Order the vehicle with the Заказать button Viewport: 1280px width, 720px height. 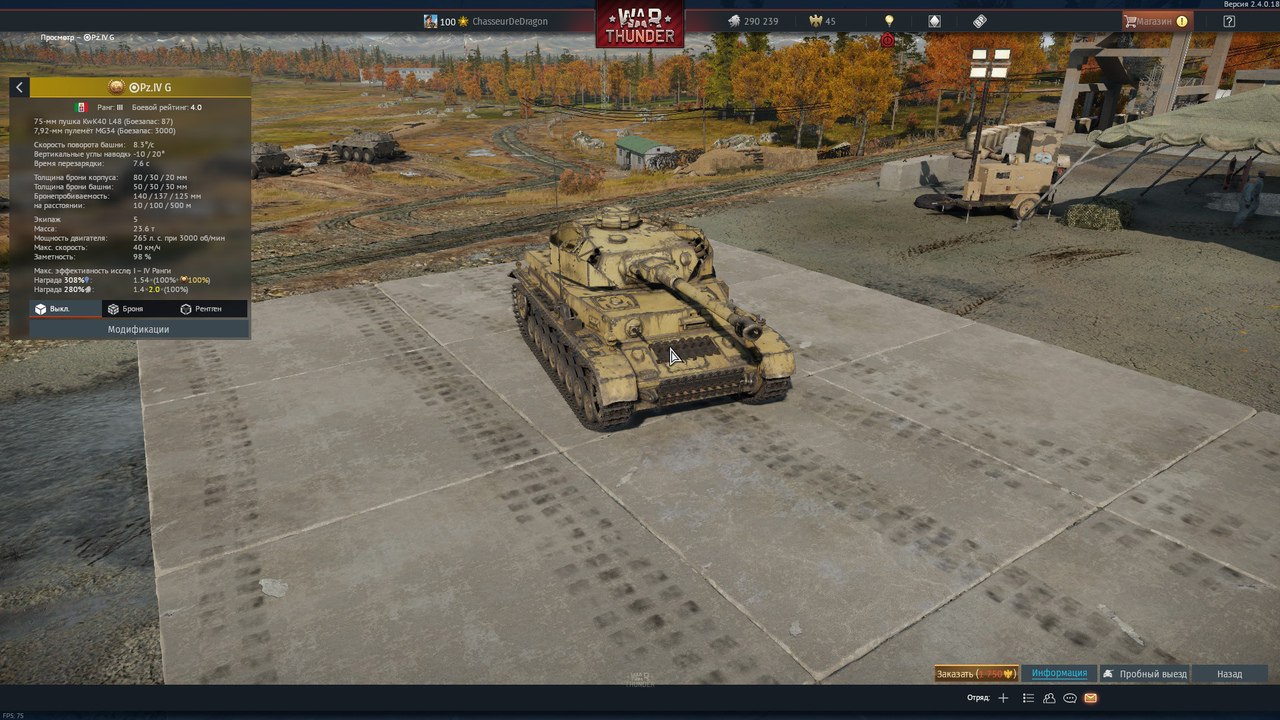(976, 674)
